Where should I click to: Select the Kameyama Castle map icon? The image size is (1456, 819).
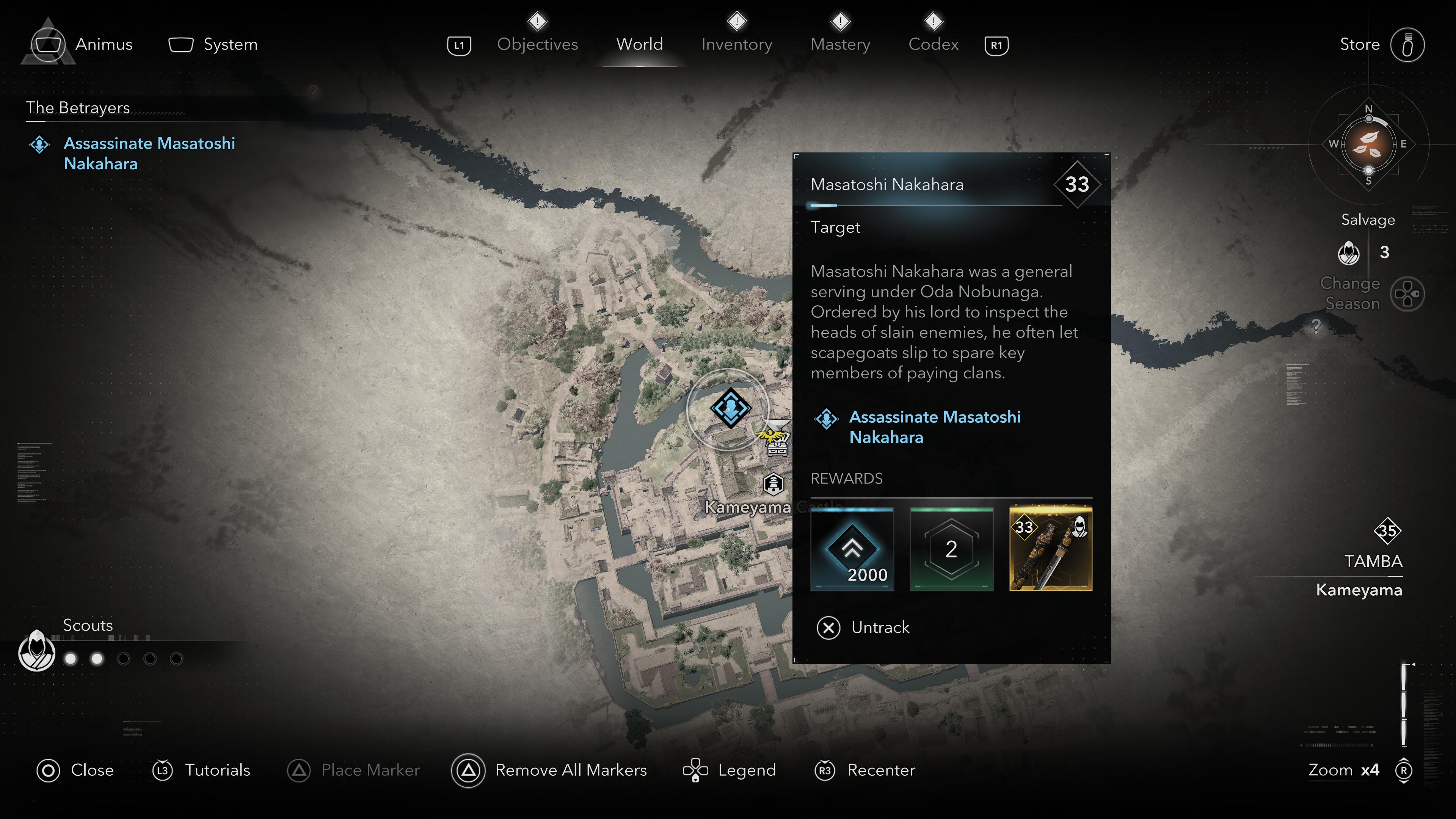(x=773, y=484)
